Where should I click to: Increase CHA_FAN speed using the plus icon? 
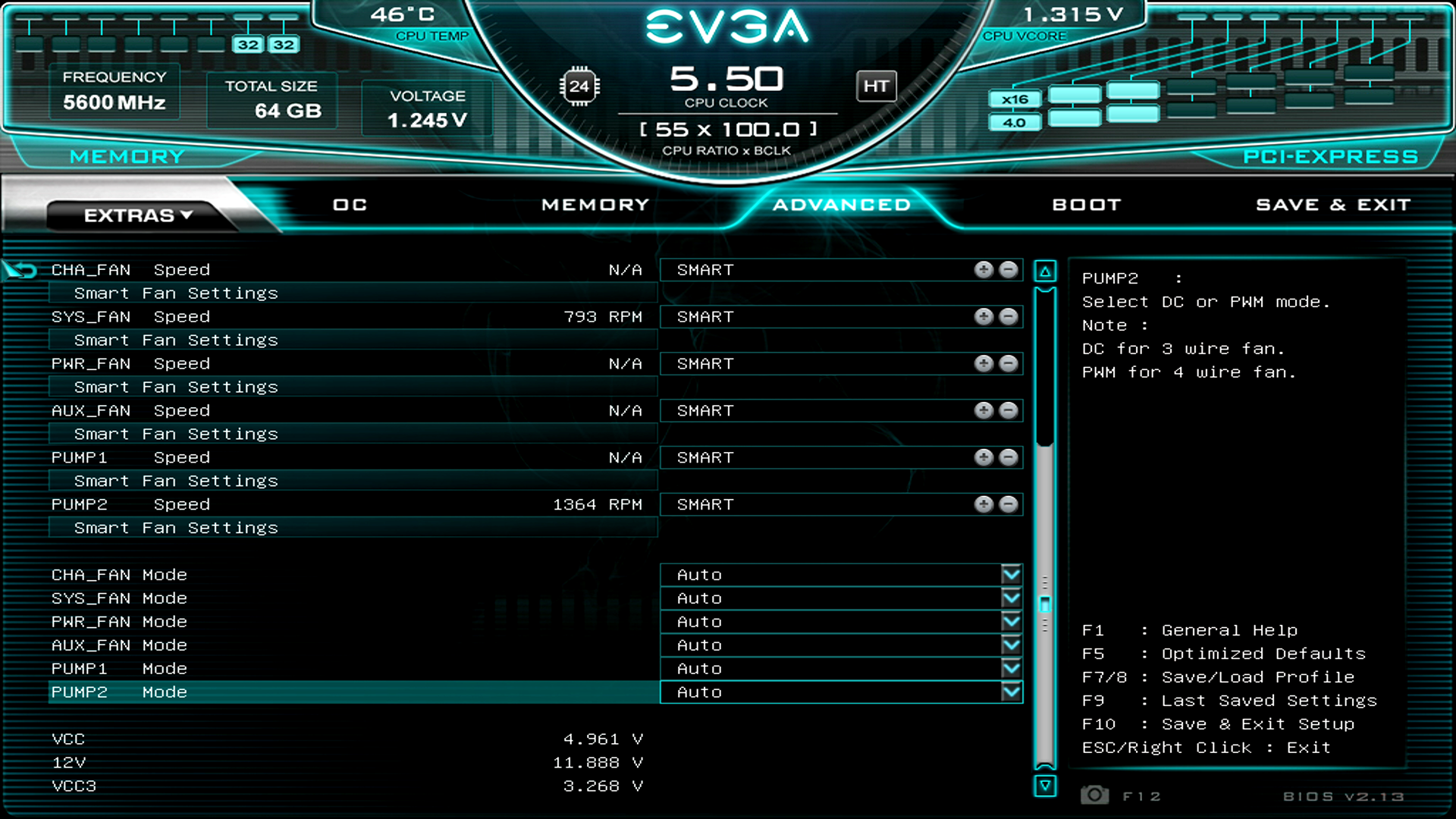pos(984,269)
